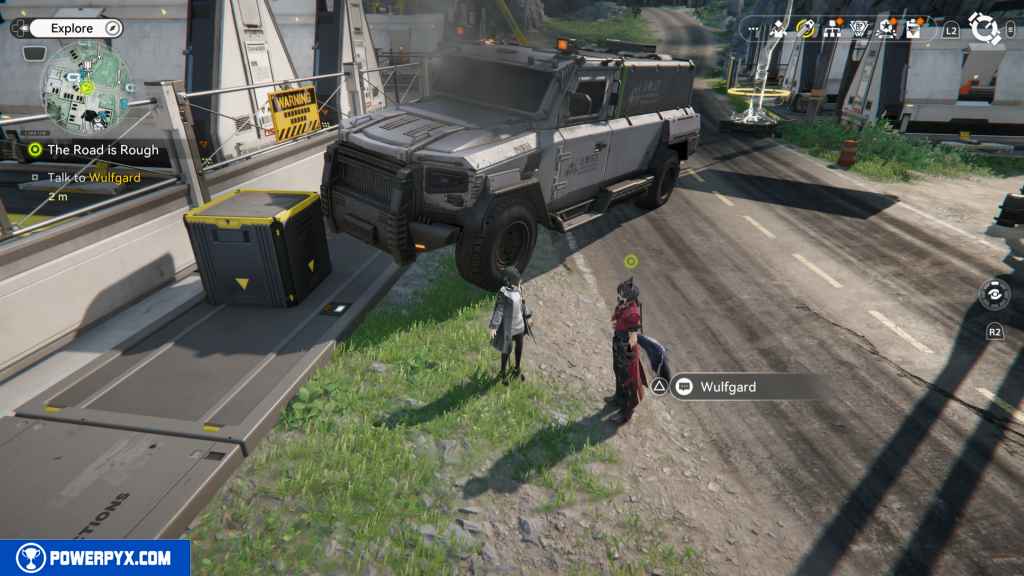
Task: Open the checklist clipboard icon
Action: tap(914, 28)
